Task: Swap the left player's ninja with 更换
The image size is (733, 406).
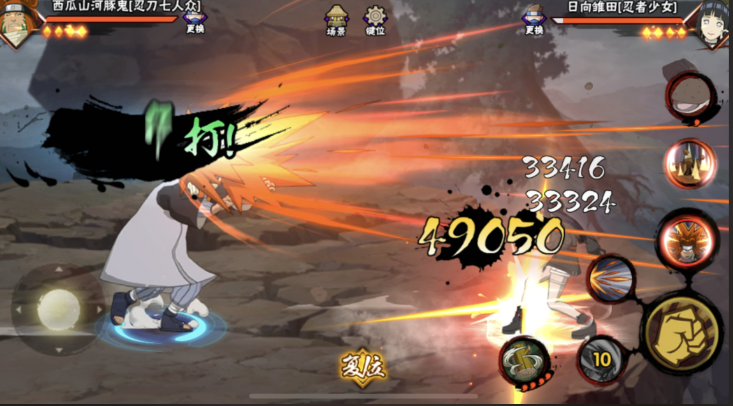Action: (196, 21)
